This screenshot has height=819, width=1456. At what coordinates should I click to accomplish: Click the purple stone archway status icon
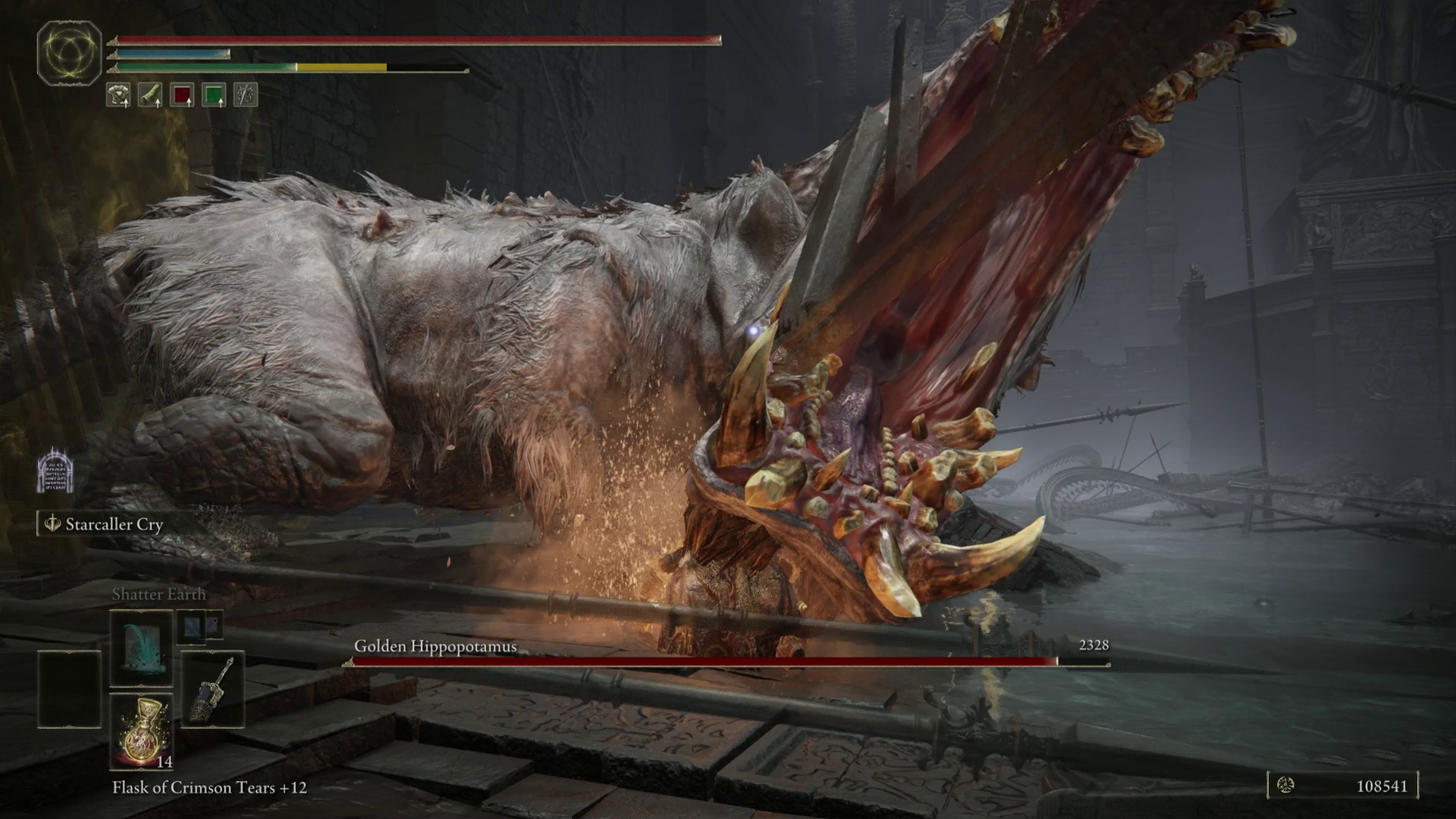point(55,470)
